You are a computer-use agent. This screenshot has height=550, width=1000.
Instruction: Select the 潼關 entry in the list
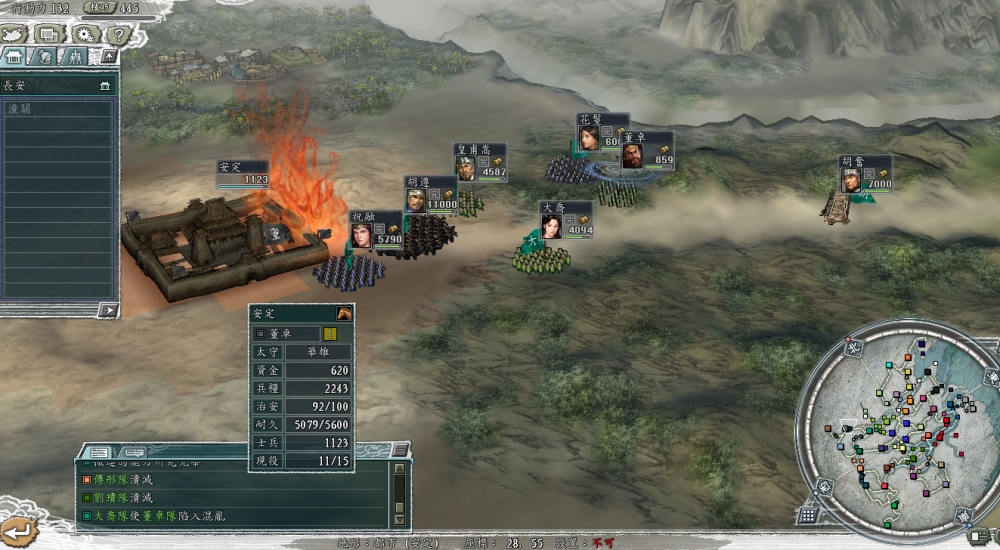(58, 107)
